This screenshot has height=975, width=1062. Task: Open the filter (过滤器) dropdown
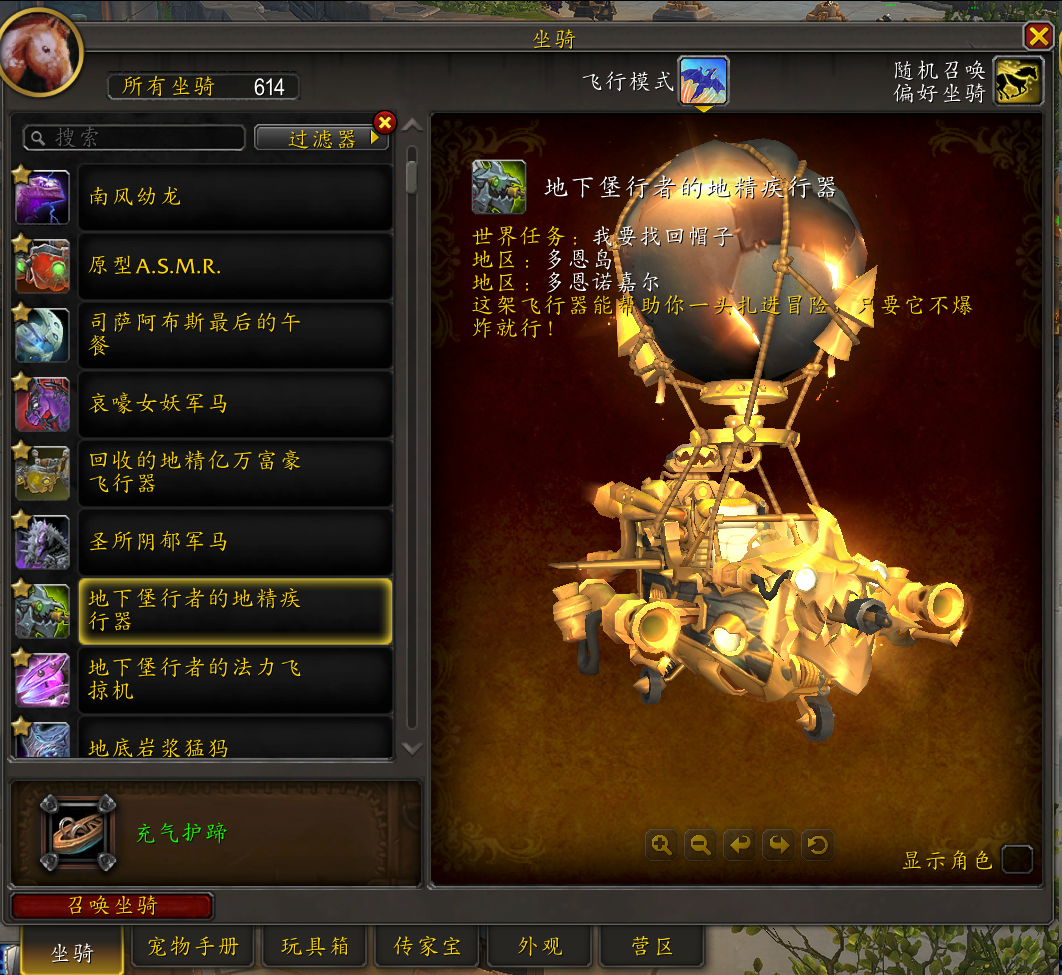[x=321, y=138]
